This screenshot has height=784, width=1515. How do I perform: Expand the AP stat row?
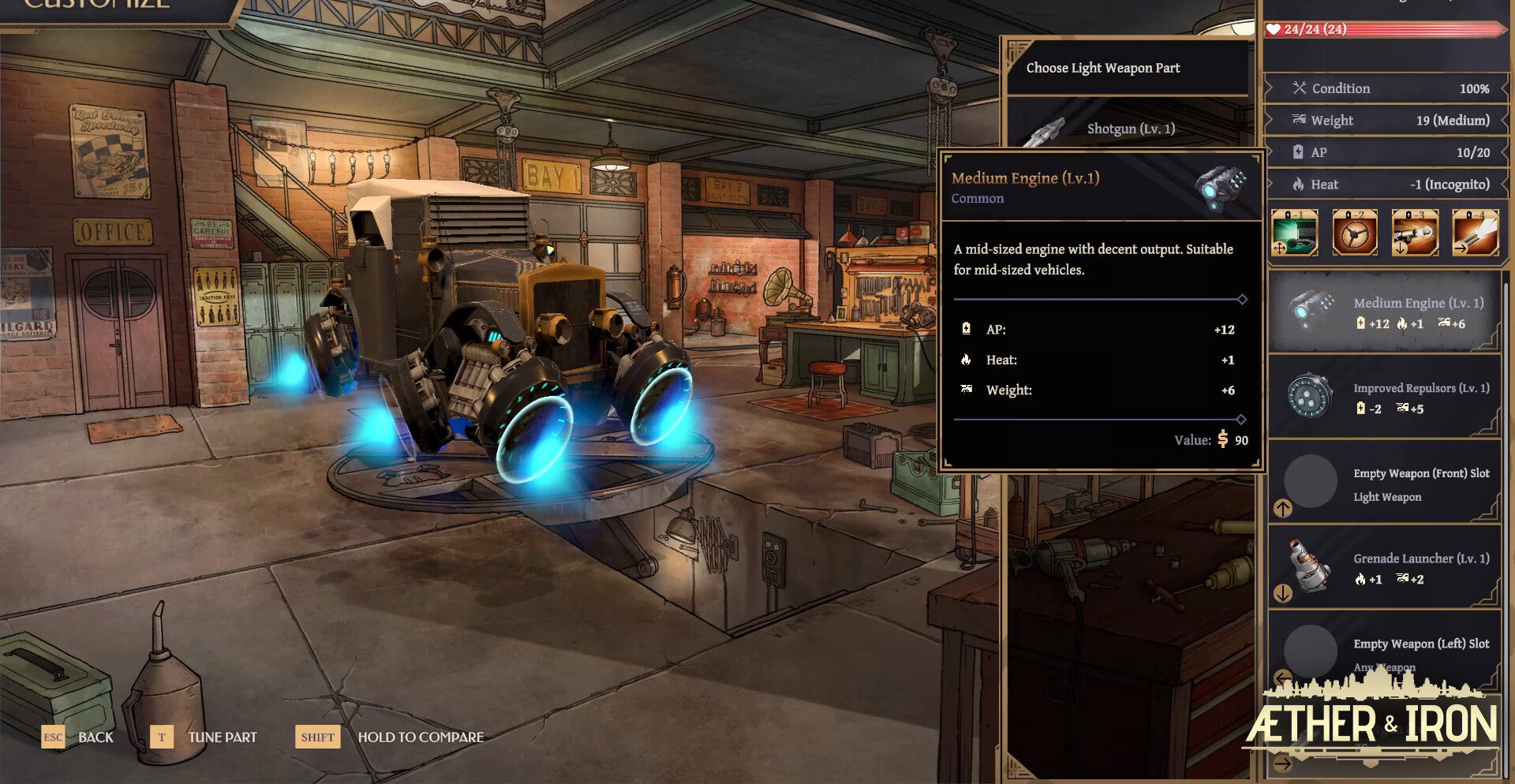click(x=1386, y=152)
